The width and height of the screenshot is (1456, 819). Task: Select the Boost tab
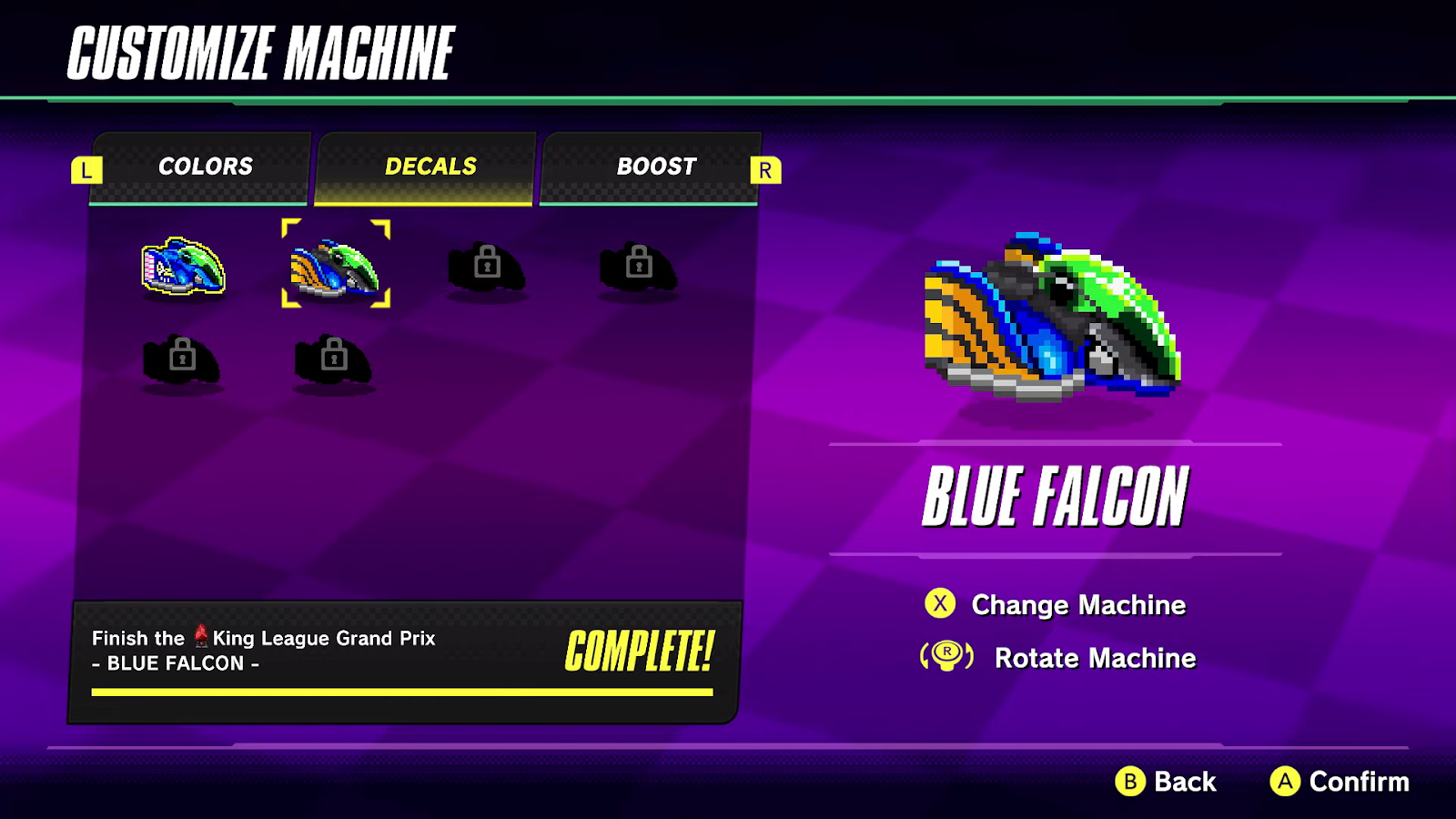click(655, 167)
